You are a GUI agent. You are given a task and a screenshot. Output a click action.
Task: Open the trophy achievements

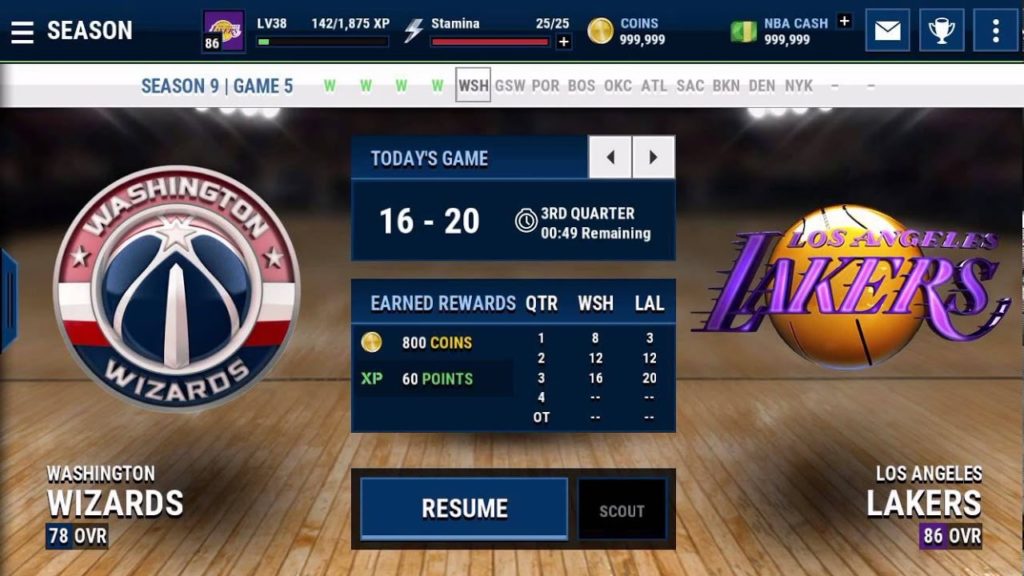pyautogui.click(x=941, y=31)
